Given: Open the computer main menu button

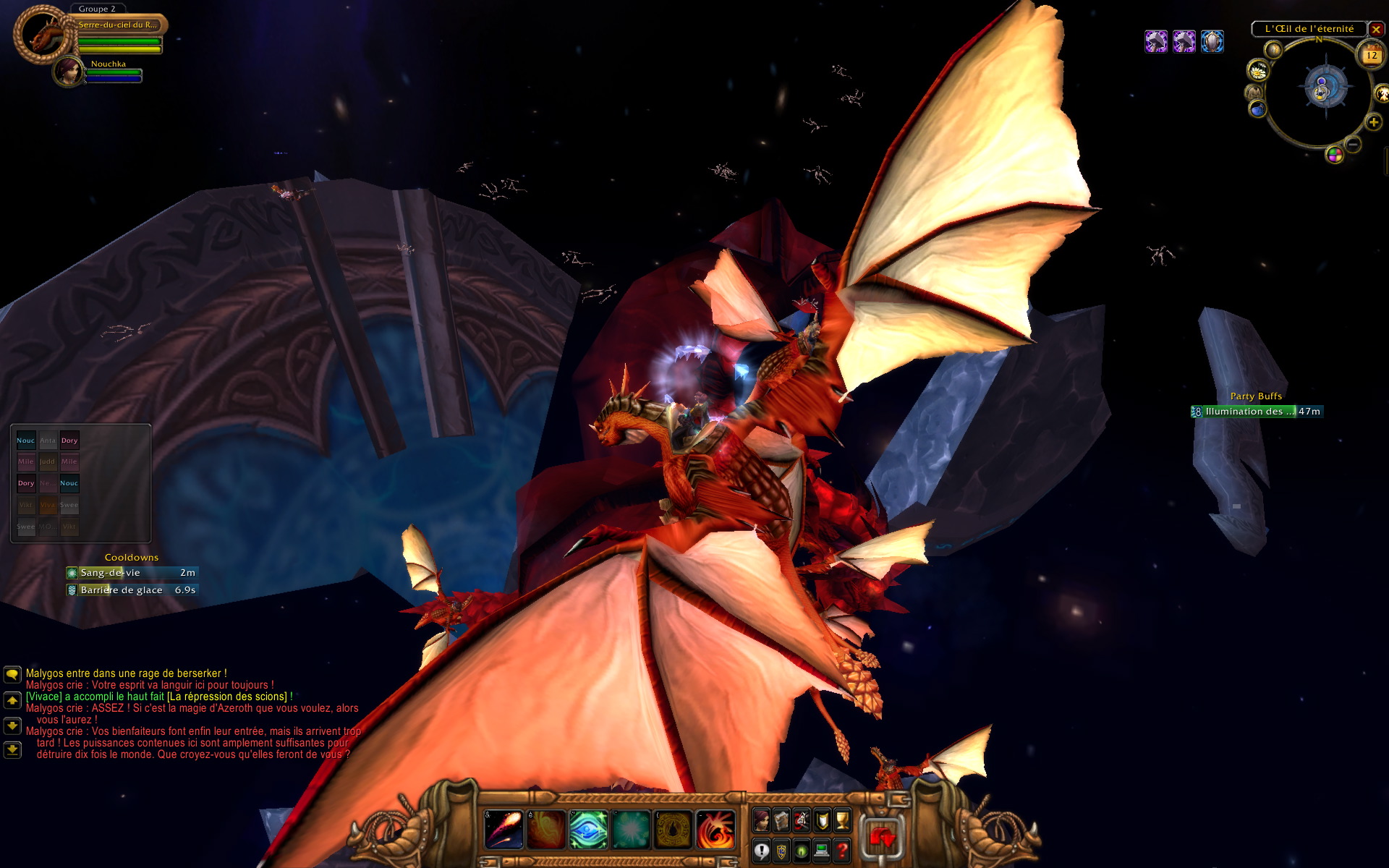Looking at the screenshot, I should [x=822, y=851].
